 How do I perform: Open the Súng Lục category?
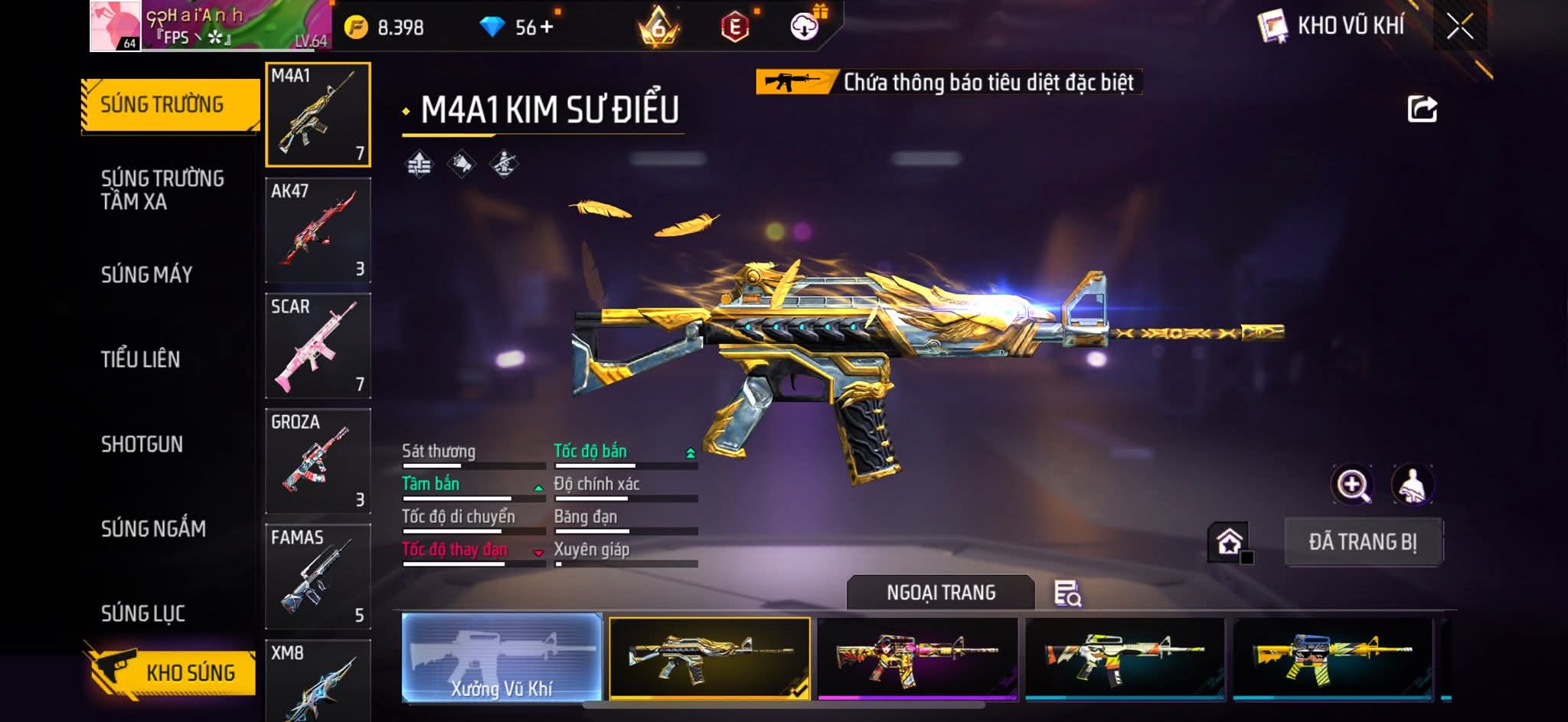point(143,613)
